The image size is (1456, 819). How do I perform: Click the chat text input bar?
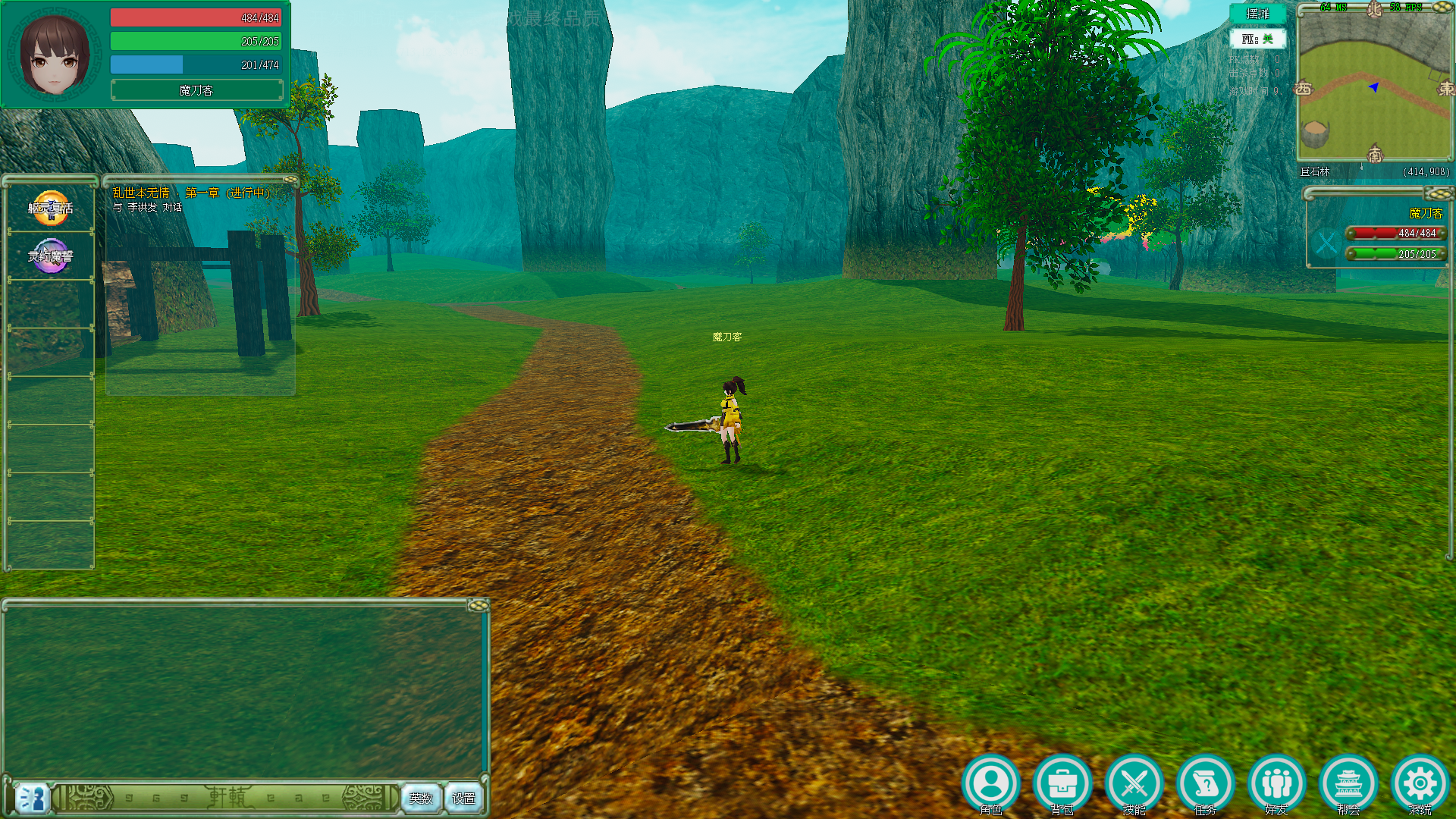[x=227, y=798]
